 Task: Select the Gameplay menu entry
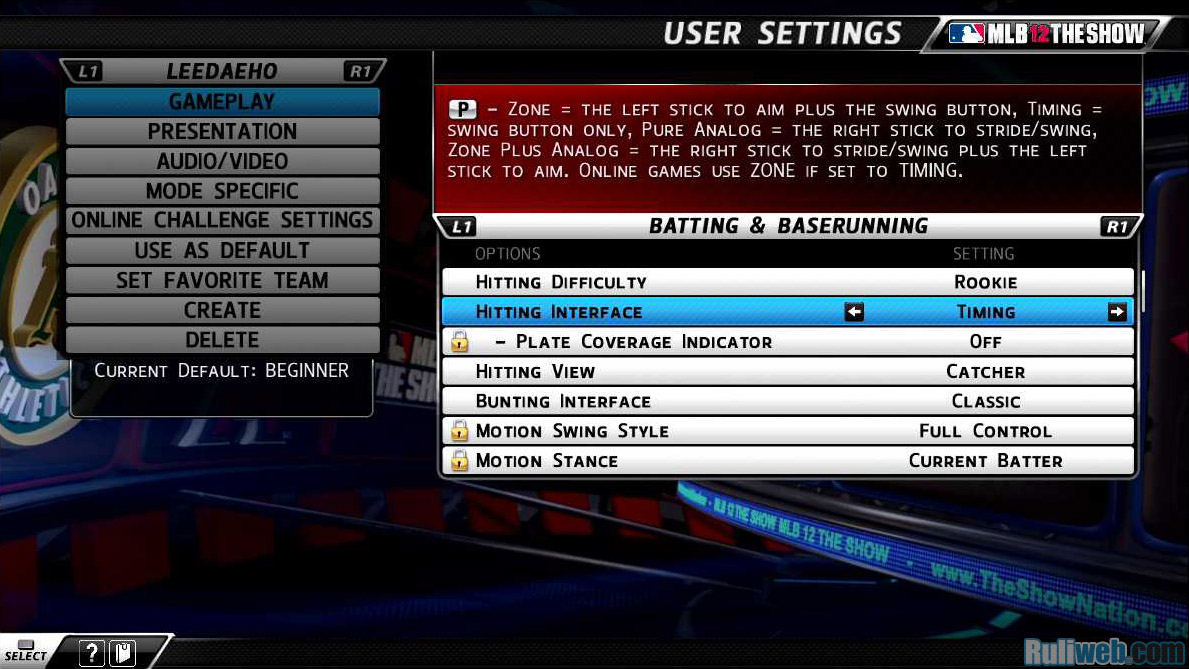[222, 101]
